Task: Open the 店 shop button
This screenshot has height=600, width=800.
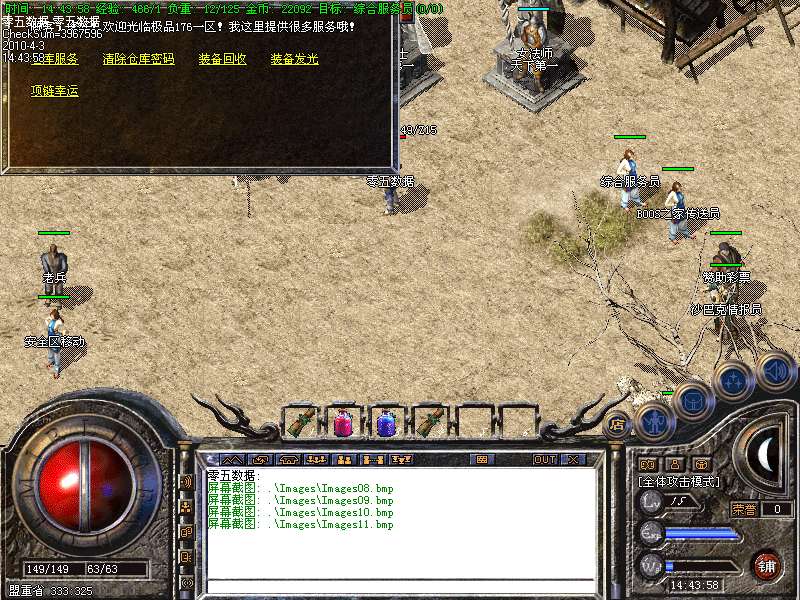Action: 617,424
